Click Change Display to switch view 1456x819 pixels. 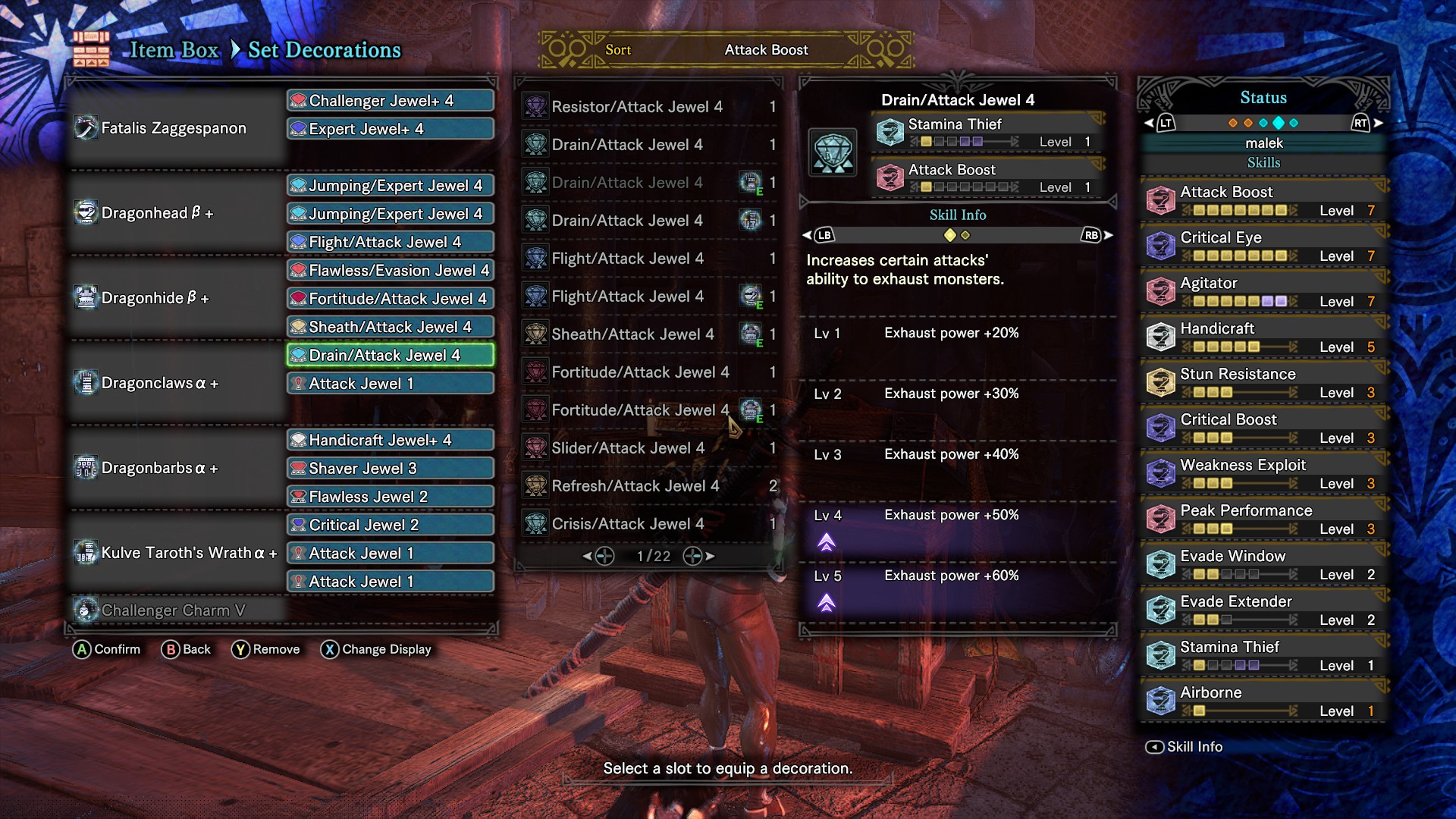pyautogui.click(x=377, y=649)
